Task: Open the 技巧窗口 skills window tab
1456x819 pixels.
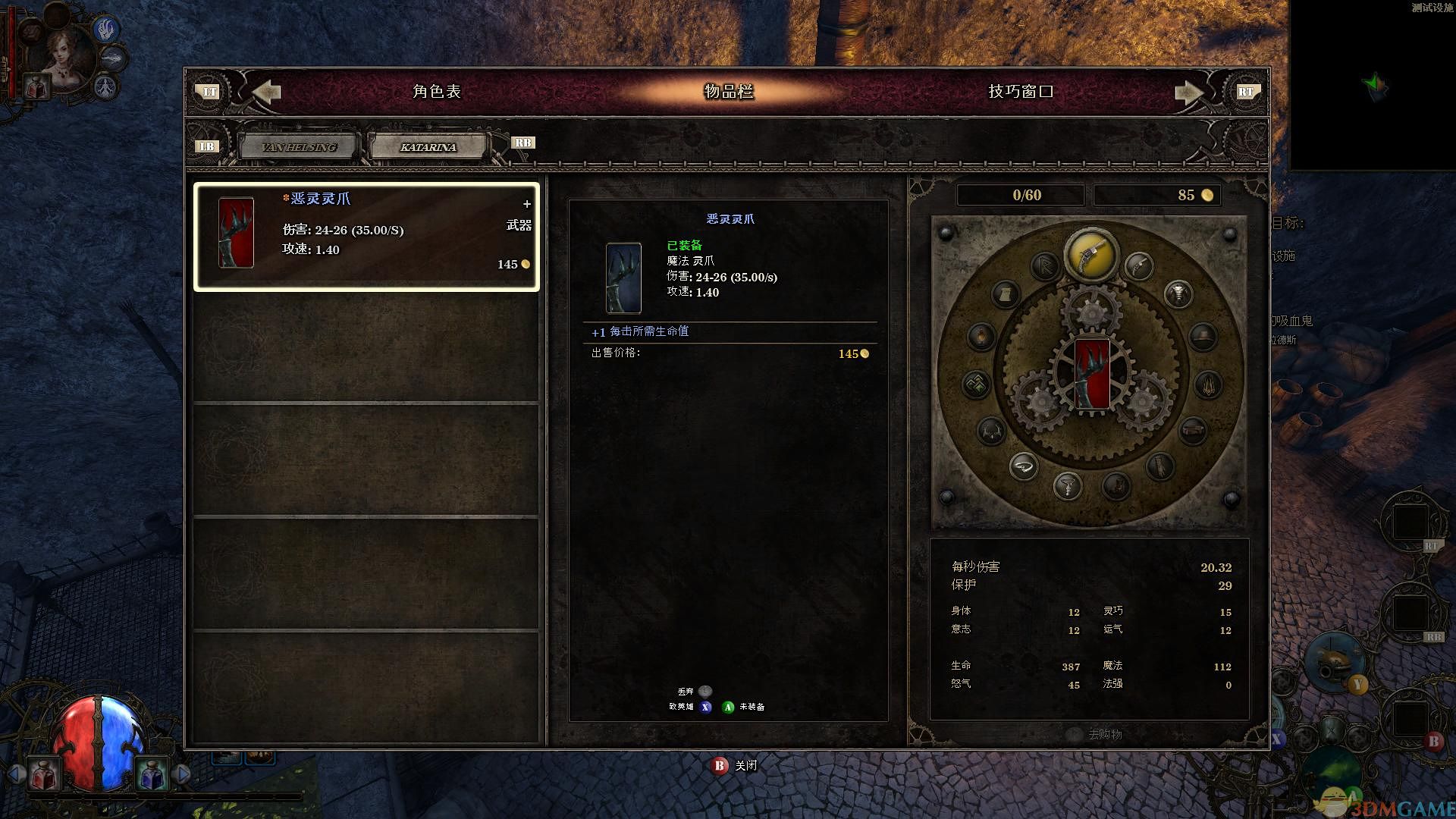Action: pyautogui.click(x=1020, y=92)
